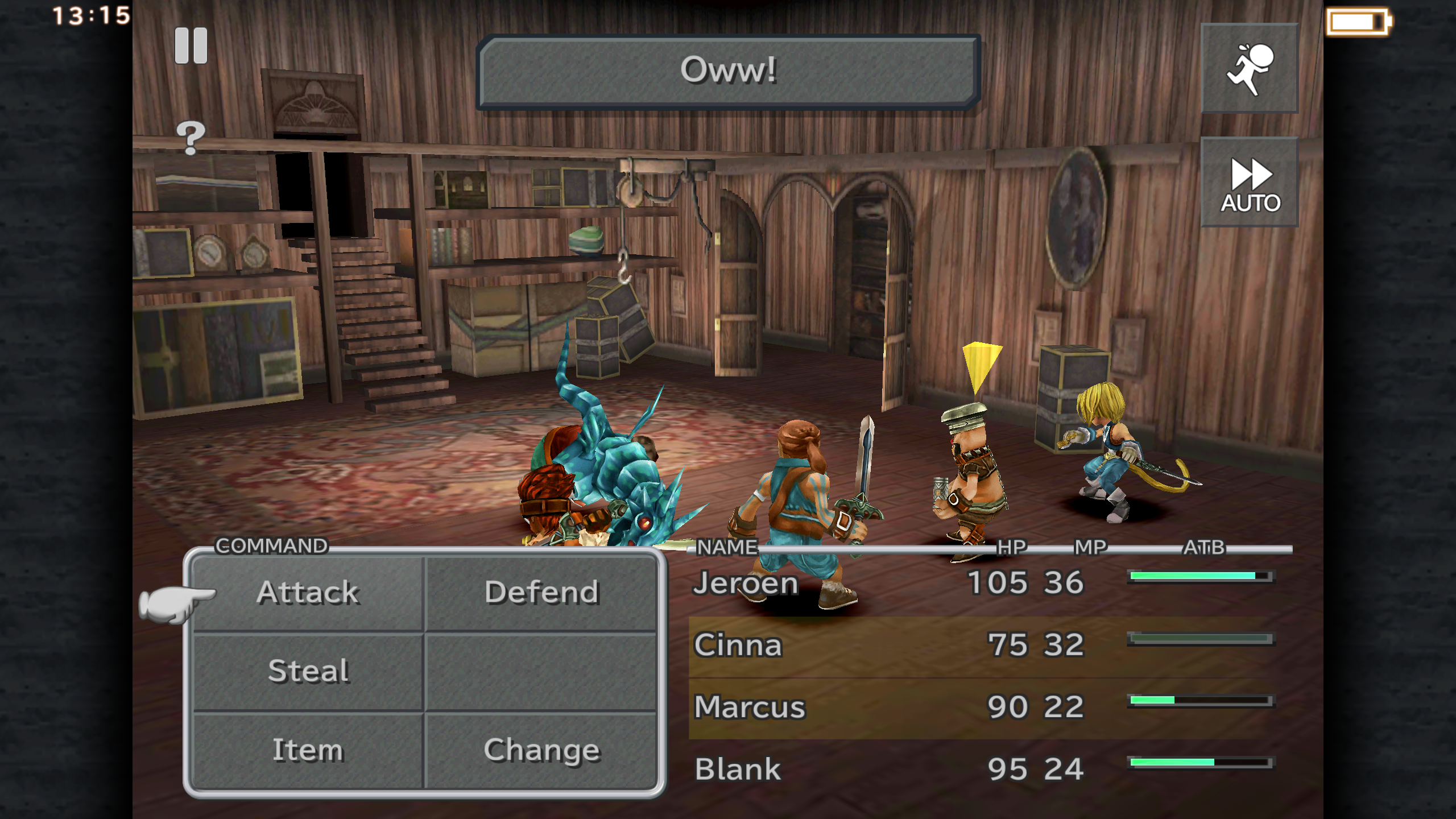Tap the running figure flee button
This screenshot has height=819, width=1456.
coord(1249,69)
